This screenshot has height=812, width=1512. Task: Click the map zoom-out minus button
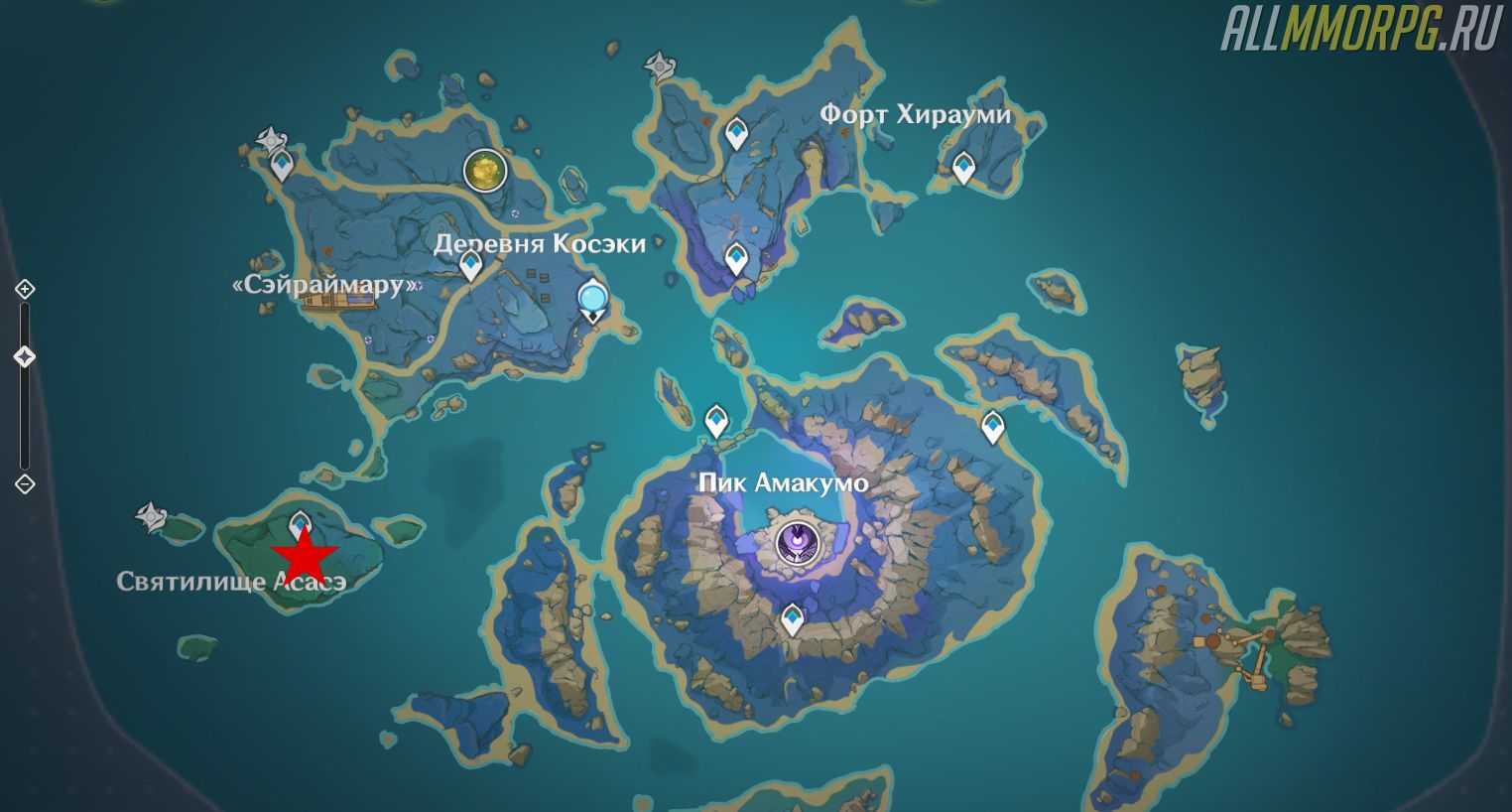(x=25, y=484)
